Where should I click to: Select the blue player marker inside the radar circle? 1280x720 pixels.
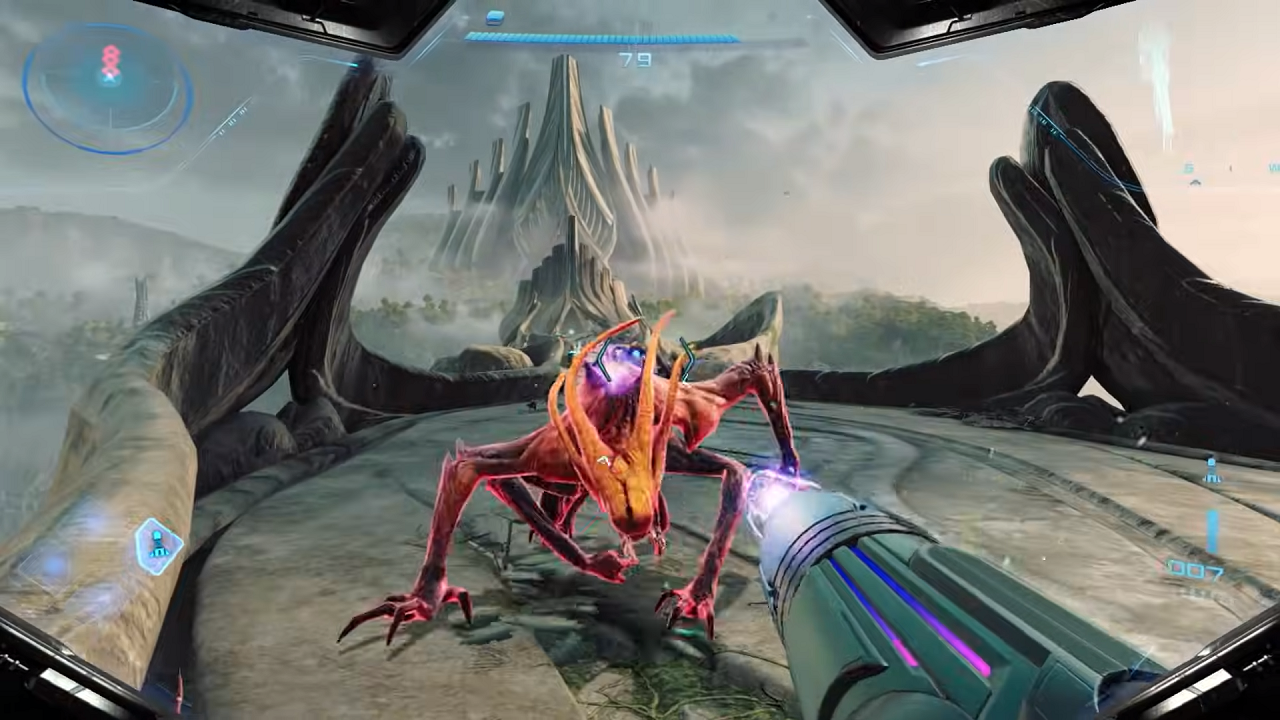[x=109, y=76]
